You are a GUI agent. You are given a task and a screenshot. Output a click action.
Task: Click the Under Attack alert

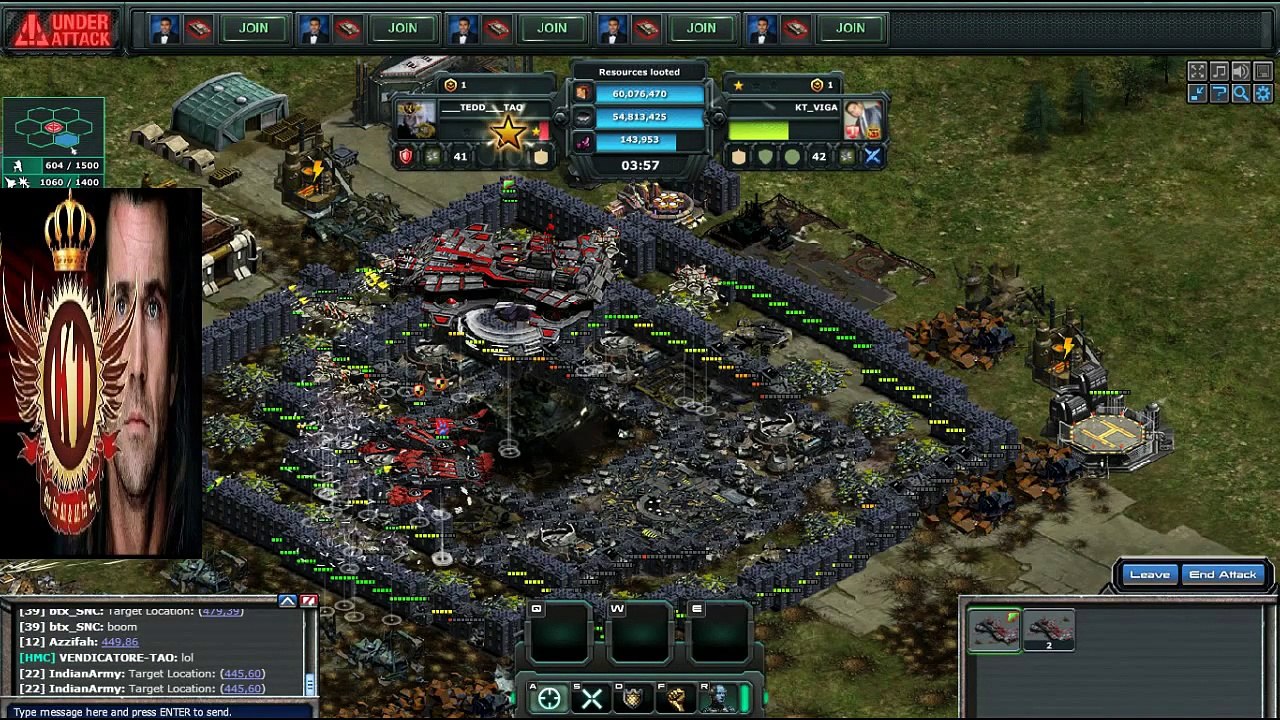click(62, 29)
